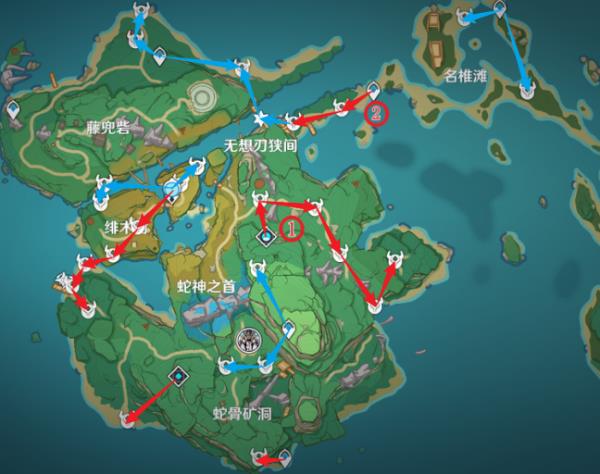Select the teleport waypoint above 名椎滩

tap(497, 10)
